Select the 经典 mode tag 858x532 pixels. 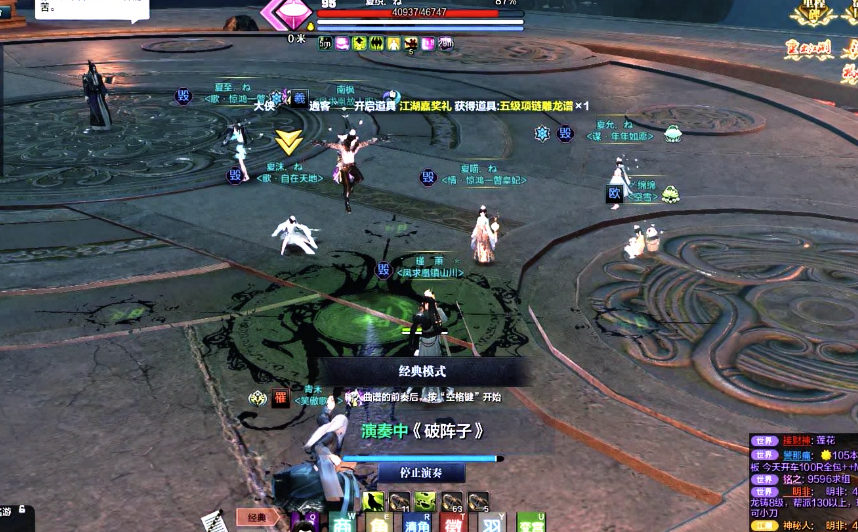[261, 518]
